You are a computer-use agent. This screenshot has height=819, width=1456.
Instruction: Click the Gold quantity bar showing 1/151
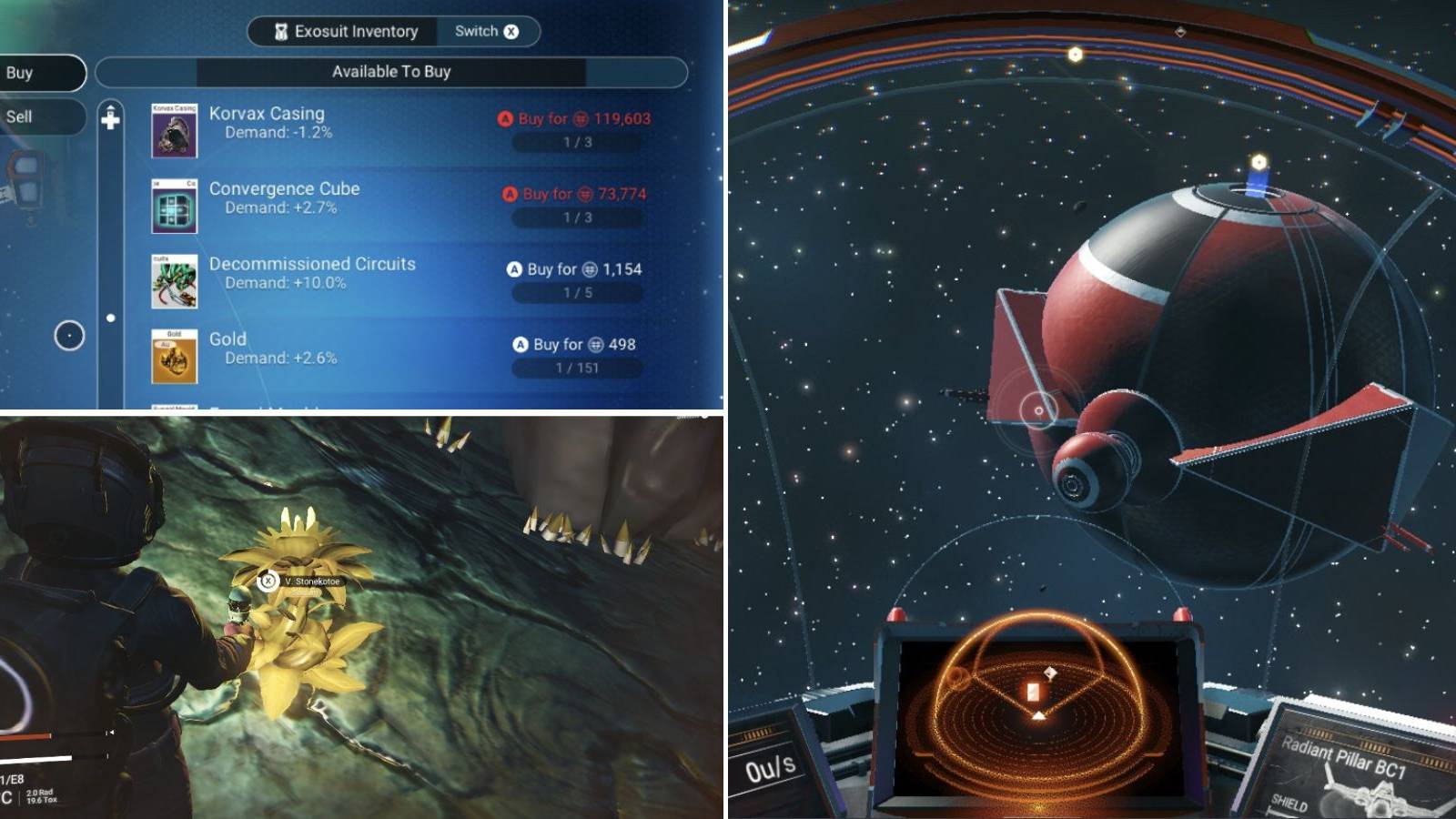pos(578,368)
